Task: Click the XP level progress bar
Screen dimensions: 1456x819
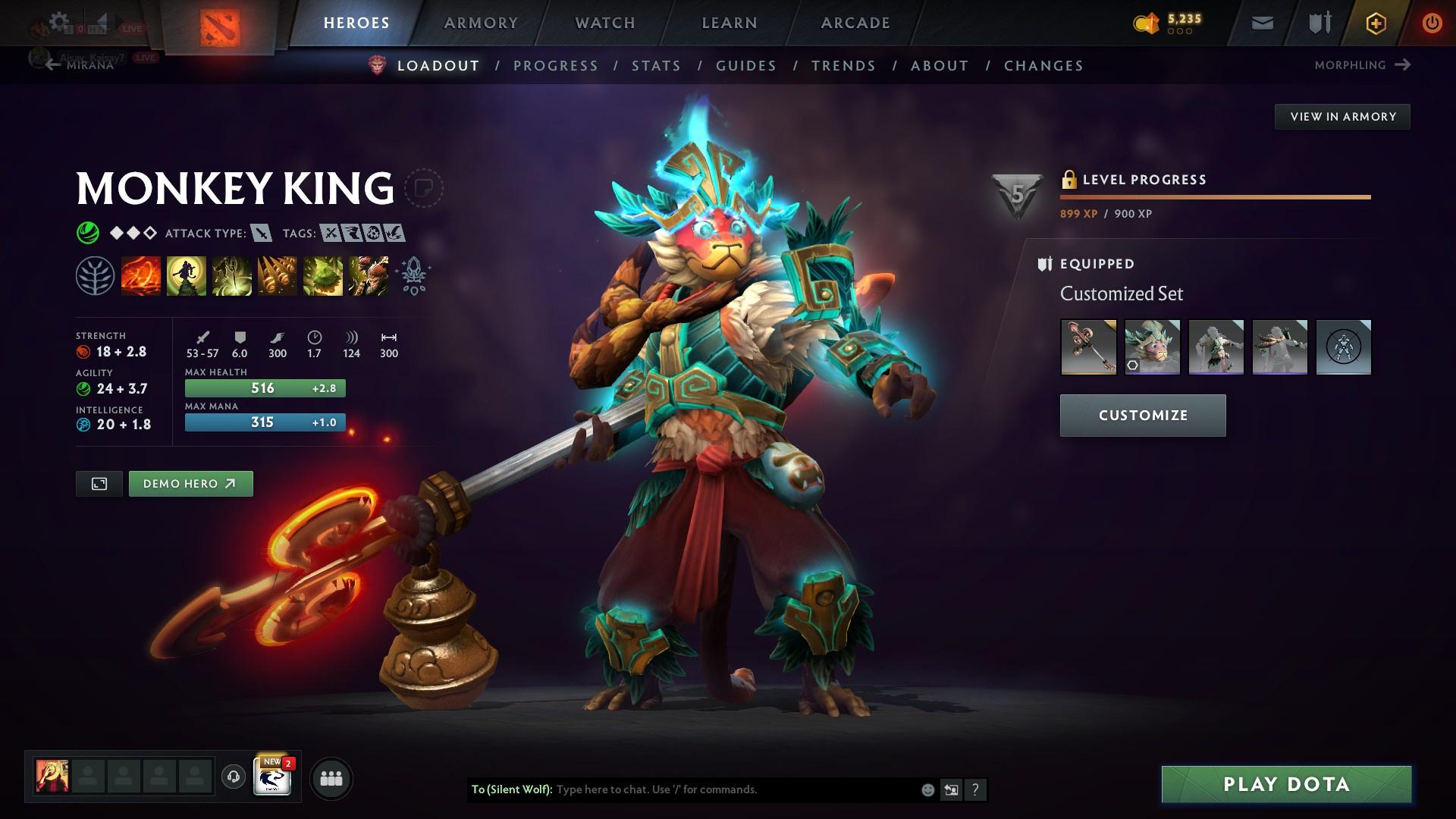Action: 1213,197
